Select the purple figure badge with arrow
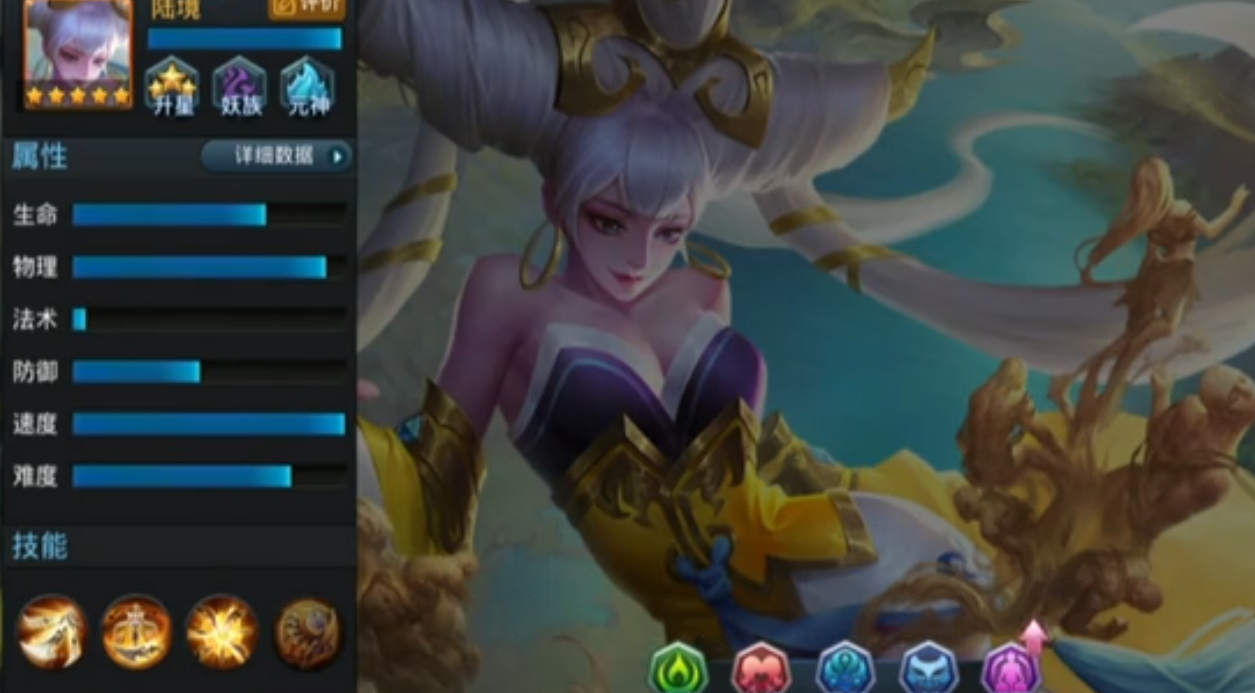This screenshot has width=1255, height=693. (x=1012, y=666)
